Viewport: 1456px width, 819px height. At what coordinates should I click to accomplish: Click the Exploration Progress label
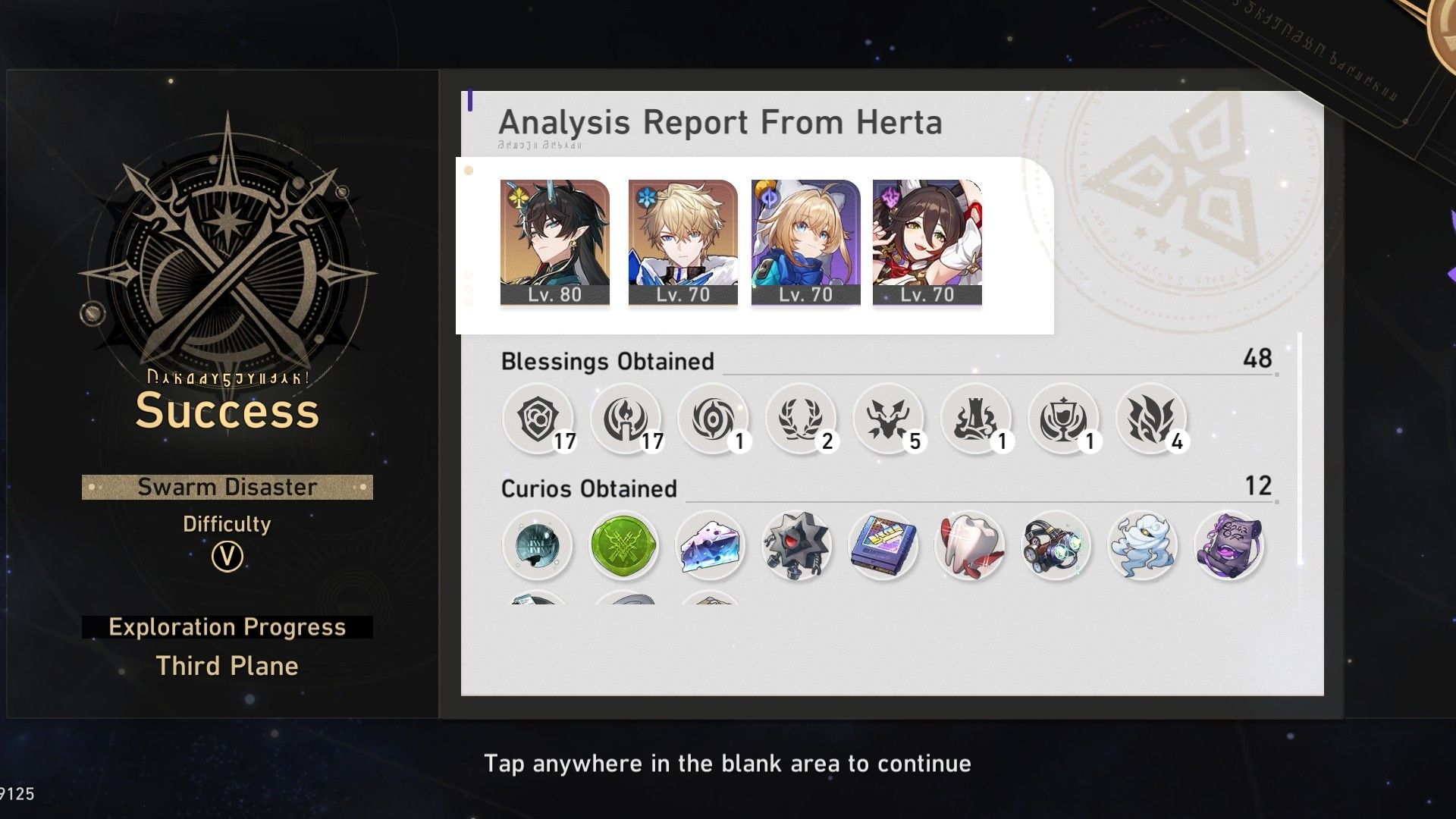click(x=227, y=627)
